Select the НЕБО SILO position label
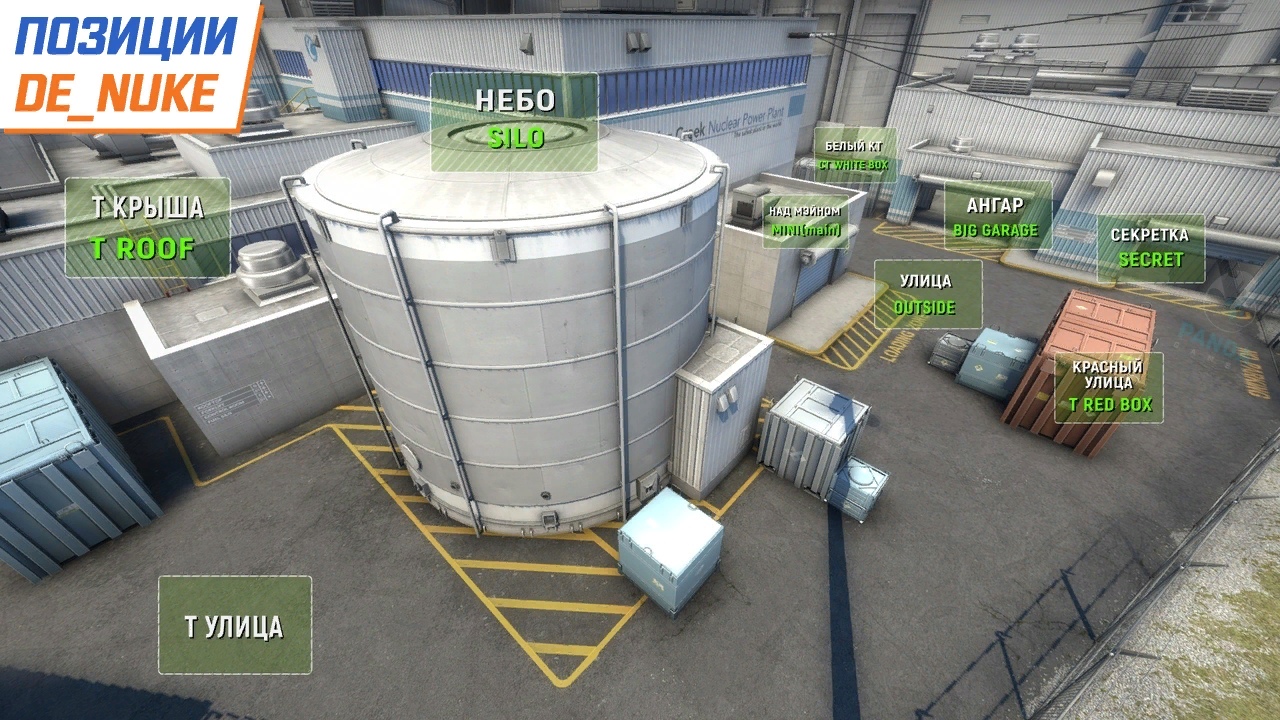The width and height of the screenshot is (1280, 720). [x=514, y=121]
